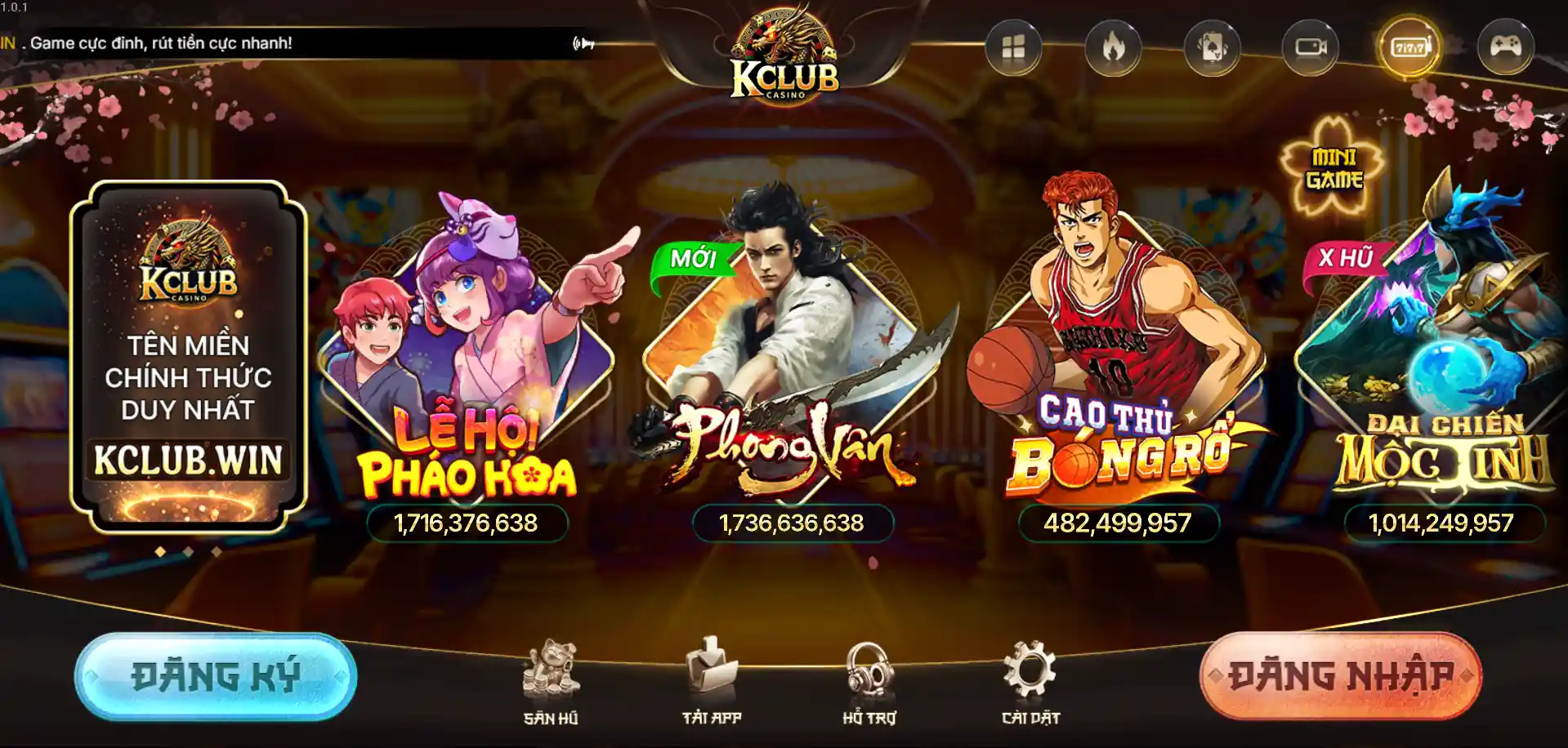Open the card games ace icon
The image size is (1568, 748).
pos(1211,48)
